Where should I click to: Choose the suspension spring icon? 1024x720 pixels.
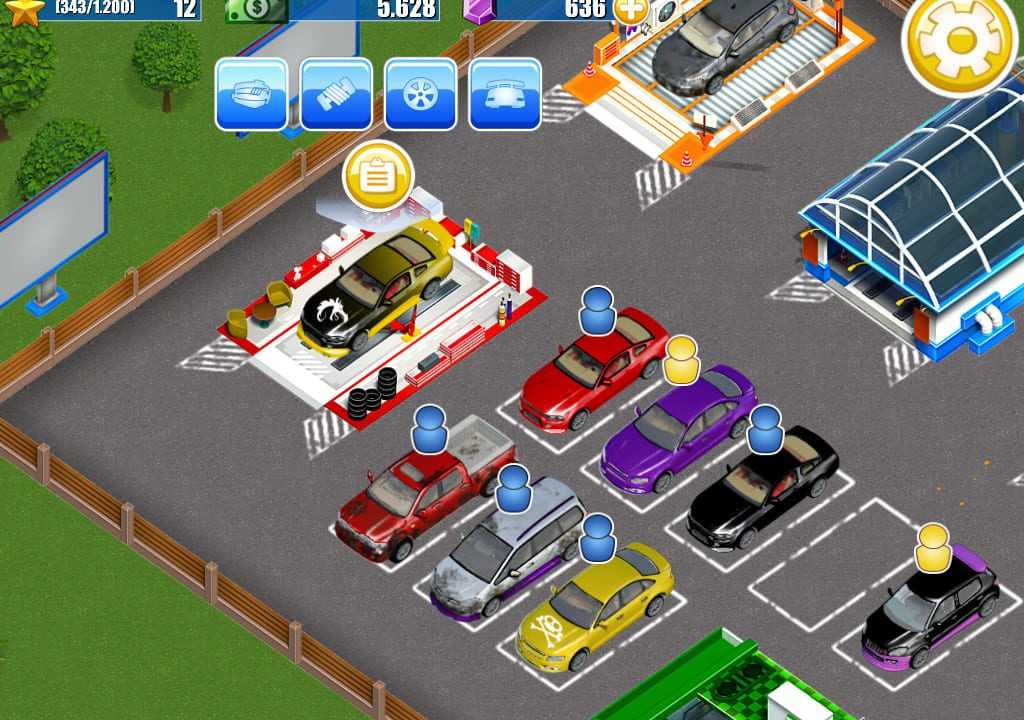(336, 94)
